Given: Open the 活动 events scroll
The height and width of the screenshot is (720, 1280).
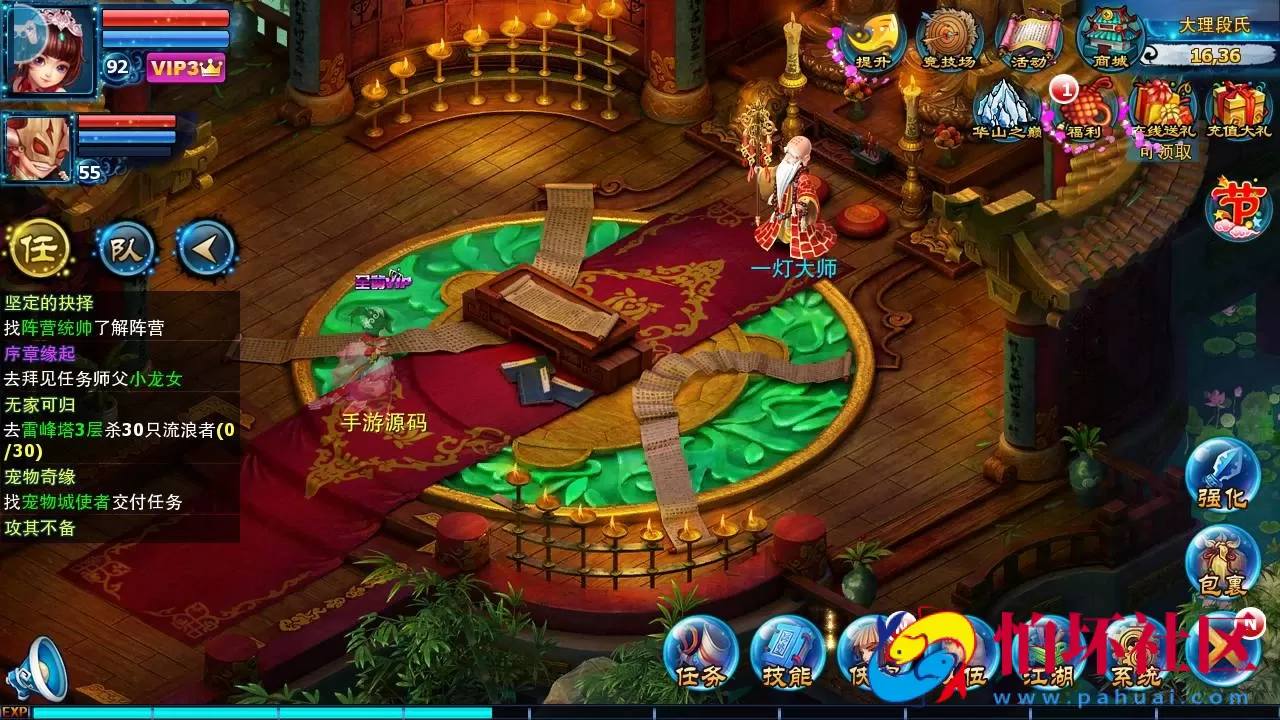Looking at the screenshot, I should (1028, 40).
